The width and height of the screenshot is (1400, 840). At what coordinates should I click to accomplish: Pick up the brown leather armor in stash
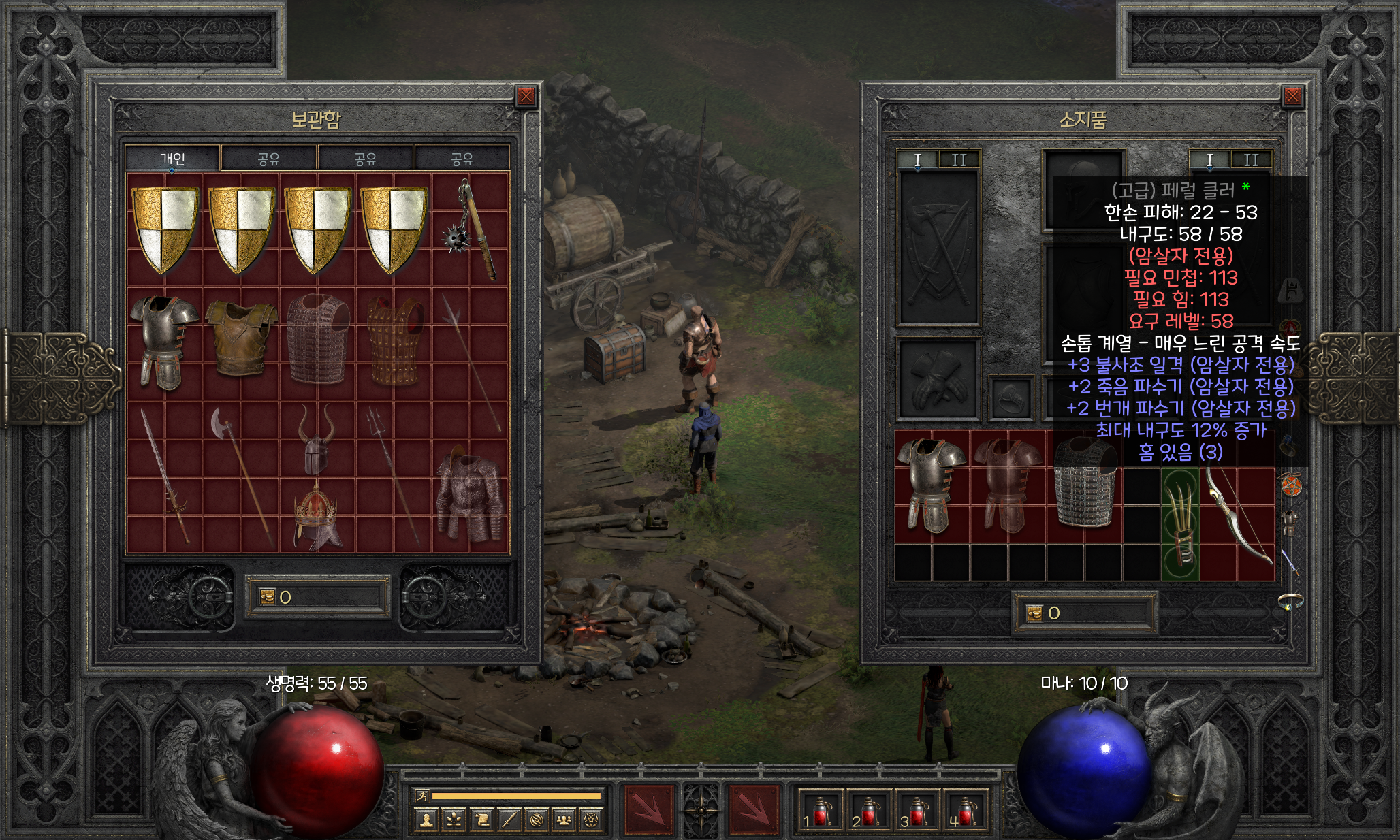click(241, 338)
